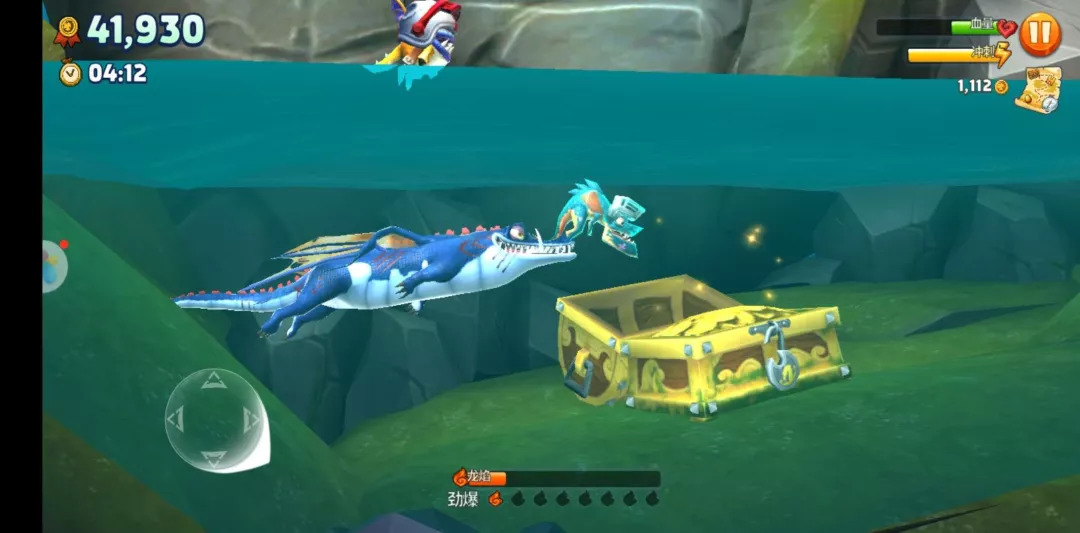This screenshot has height=533, width=1080.
Task: Pause the game with the orange button
Action: pos(1040,34)
